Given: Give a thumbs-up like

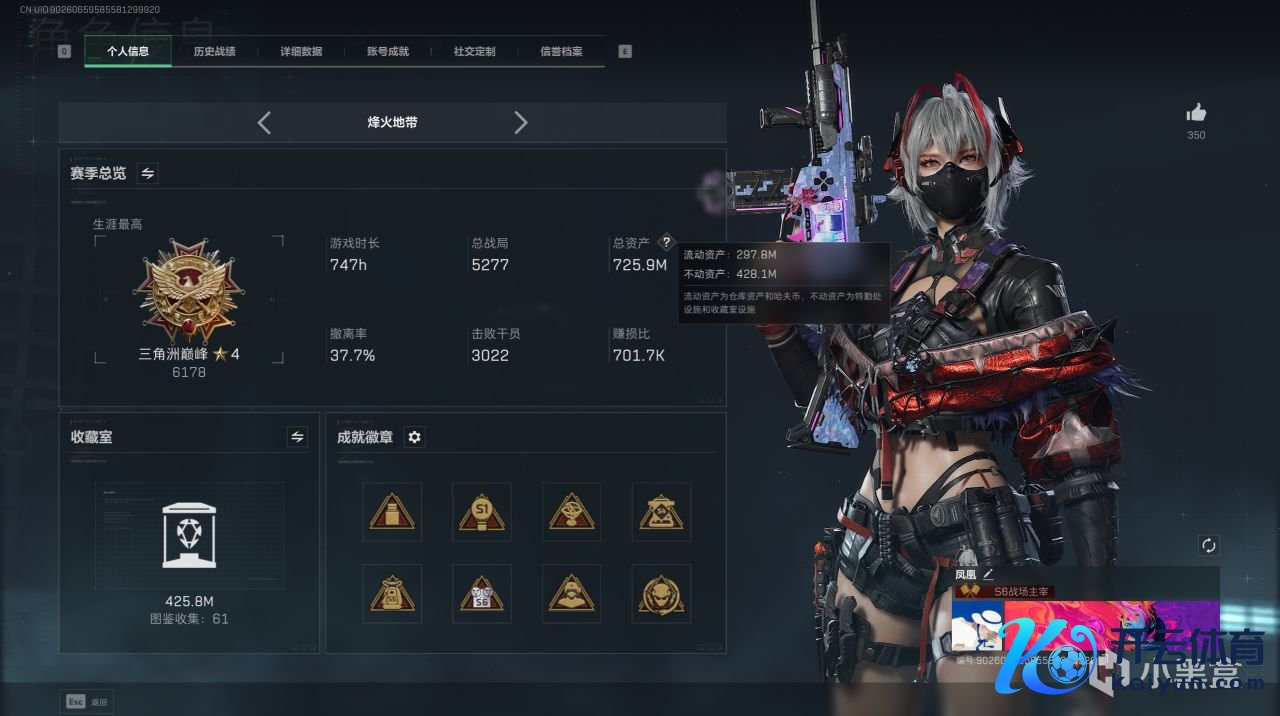Looking at the screenshot, I should pyautogui.click(x=1196, y=114).
